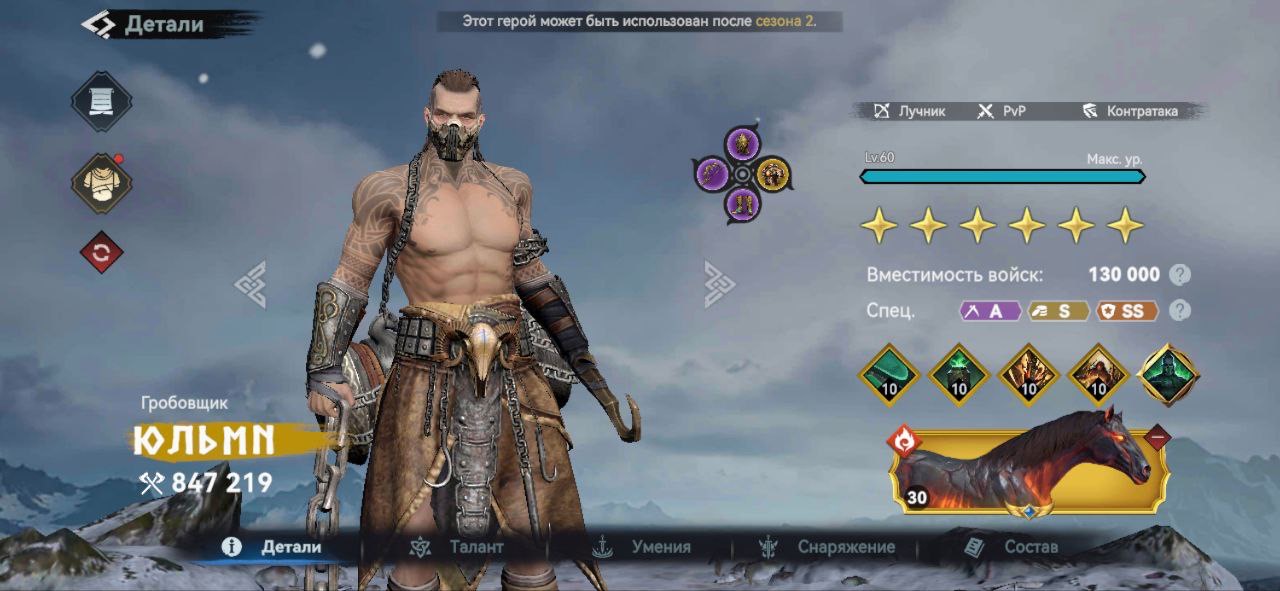Show the next hero with right arrow
The height and width of the screenshot is (591, 1280).
pyautogui.click(x=719, y=284)
